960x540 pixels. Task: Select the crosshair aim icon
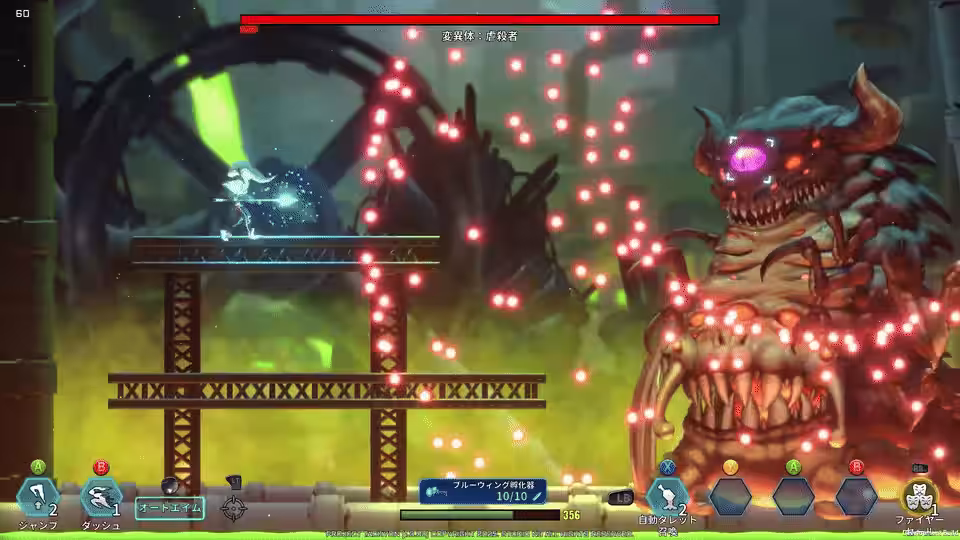click(234, 508)
